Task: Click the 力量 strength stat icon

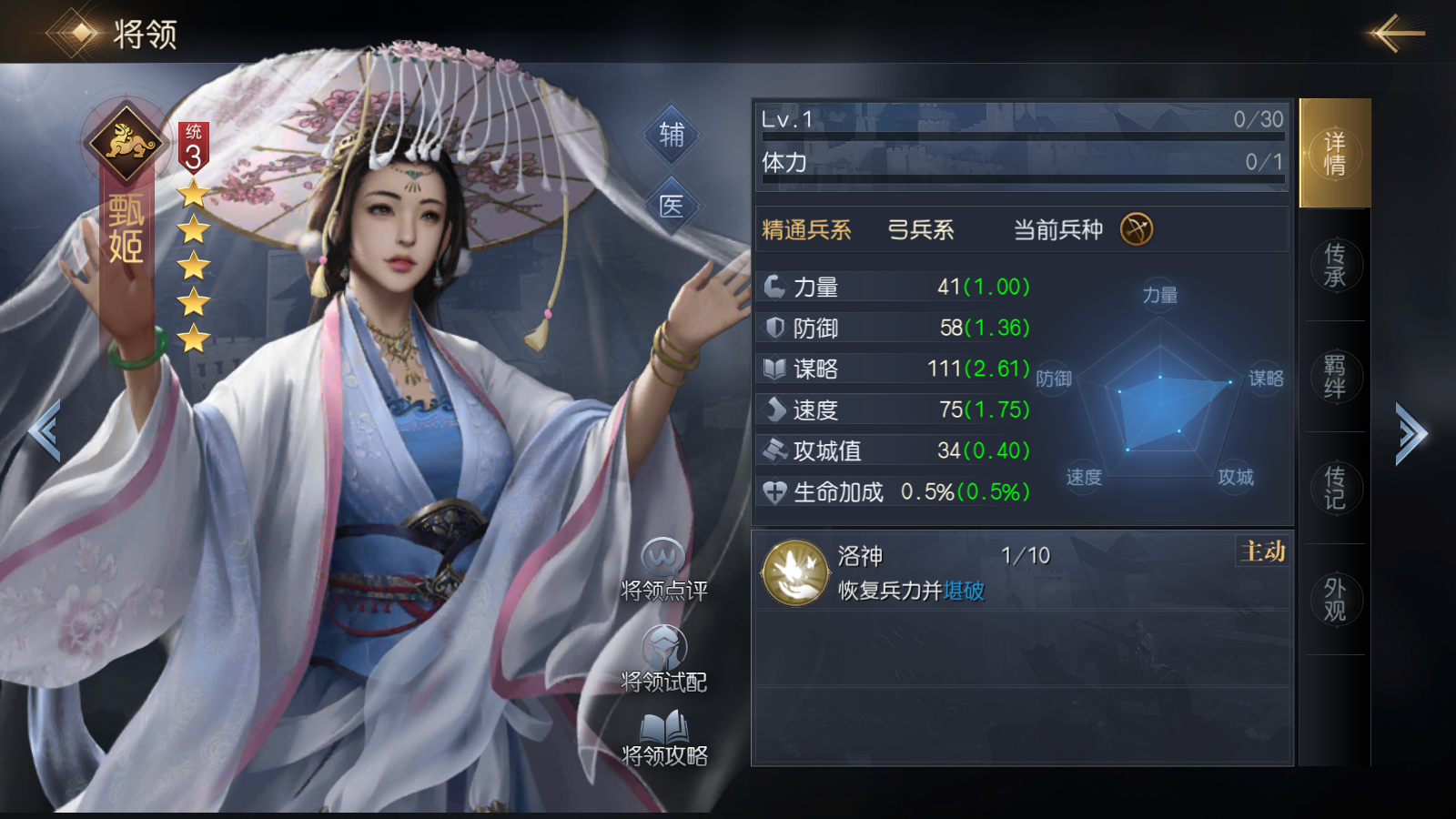Action: 773,286
